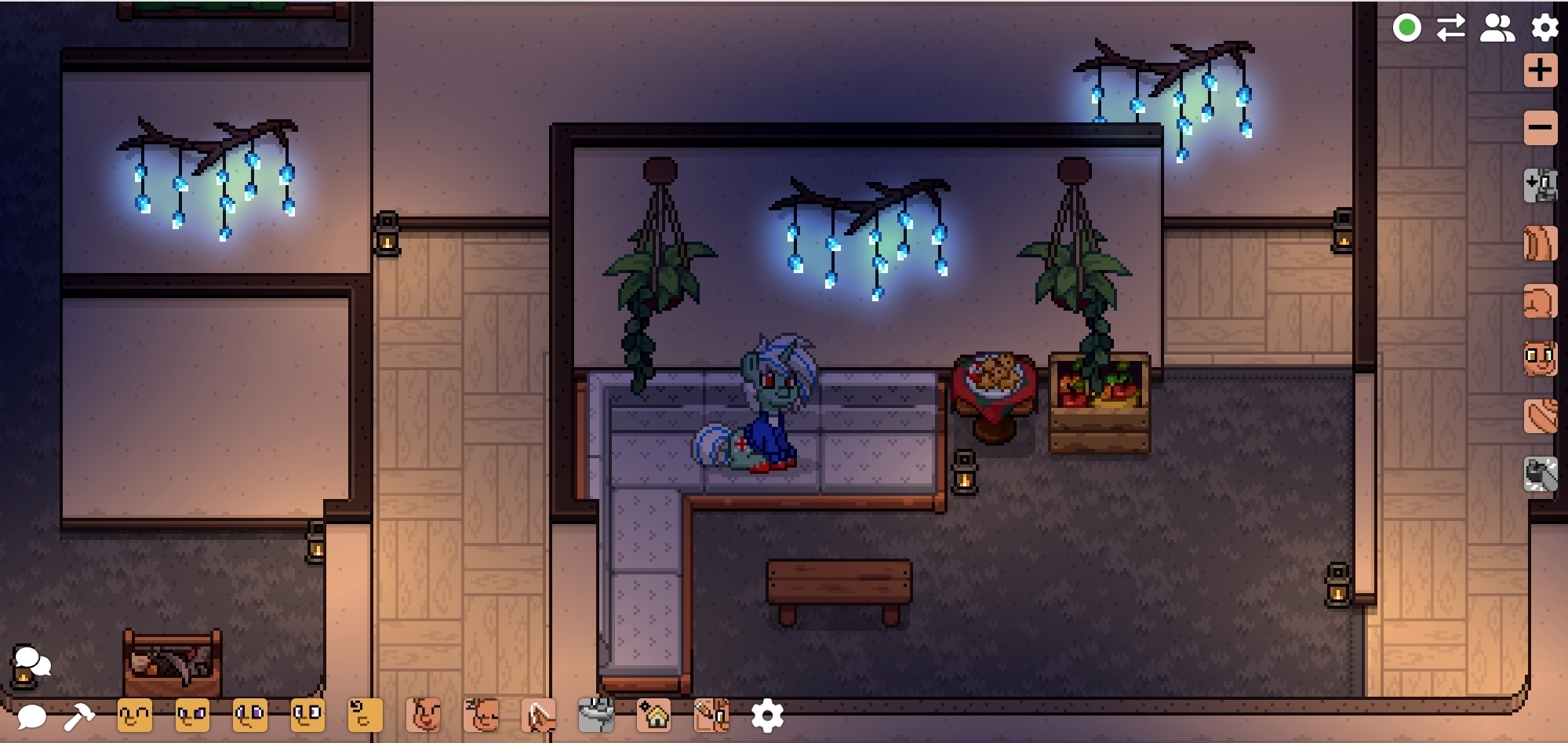Reset expression with the undo-arrow face

click(365, 716)
